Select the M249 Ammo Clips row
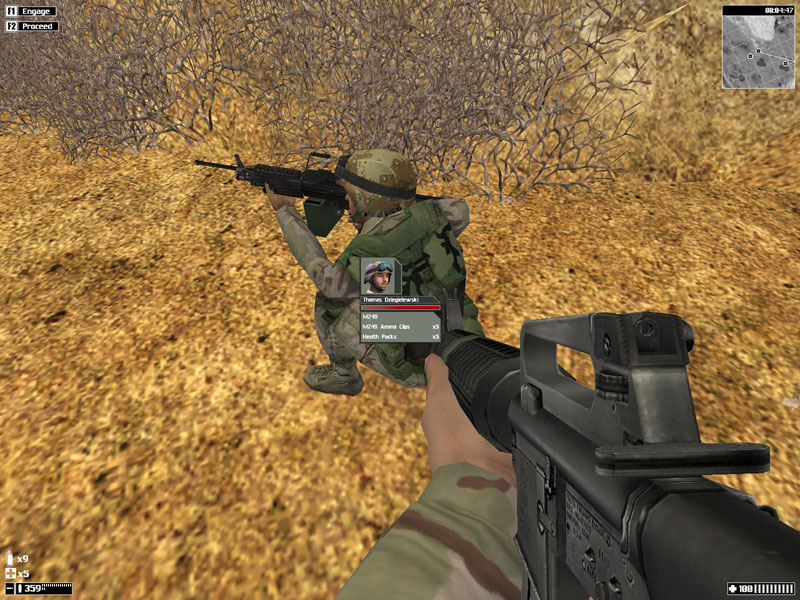This screenshot has width=800, height=600. (x=400, y=326)
